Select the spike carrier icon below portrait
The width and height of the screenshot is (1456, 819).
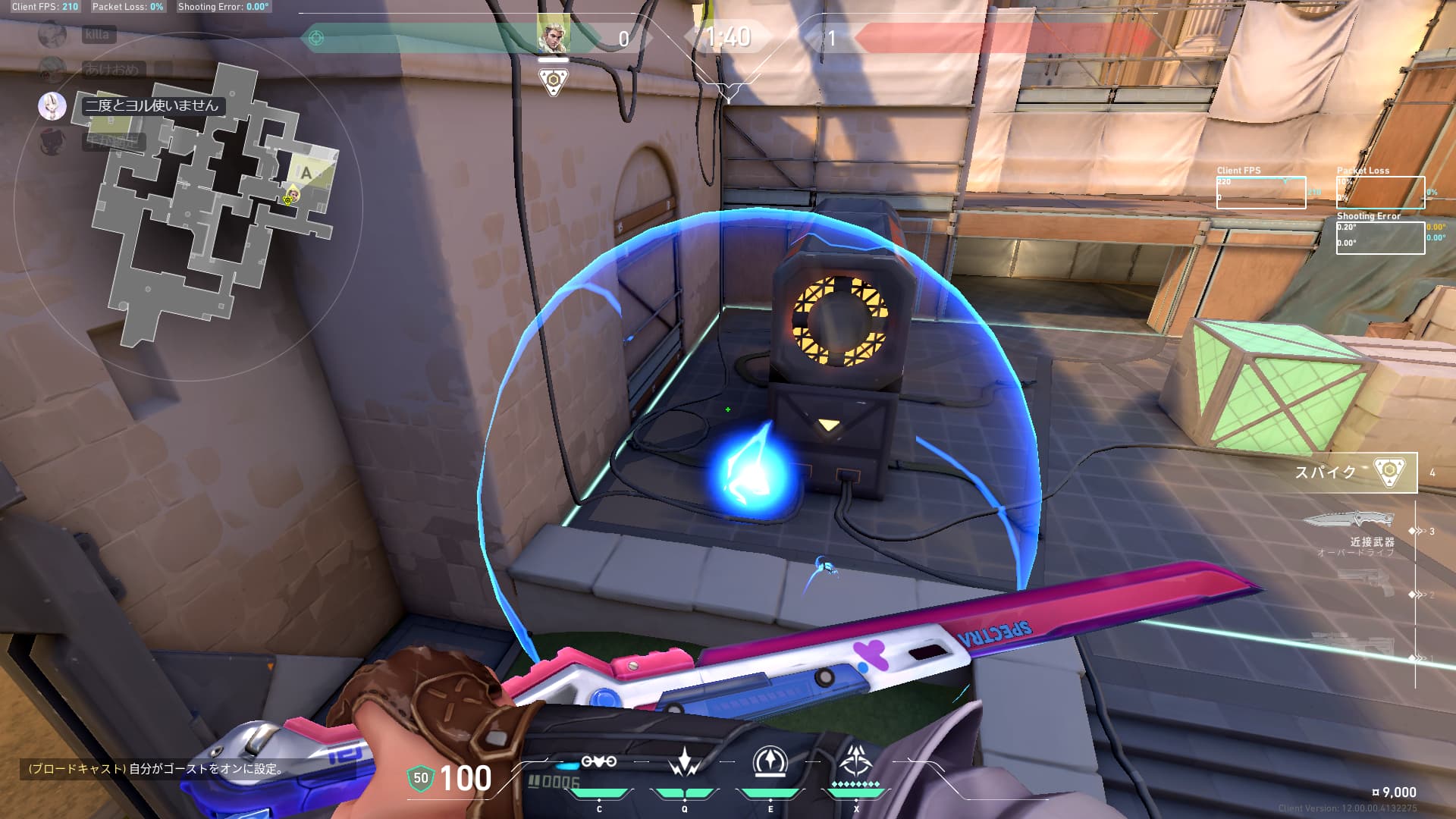point(554,81)
